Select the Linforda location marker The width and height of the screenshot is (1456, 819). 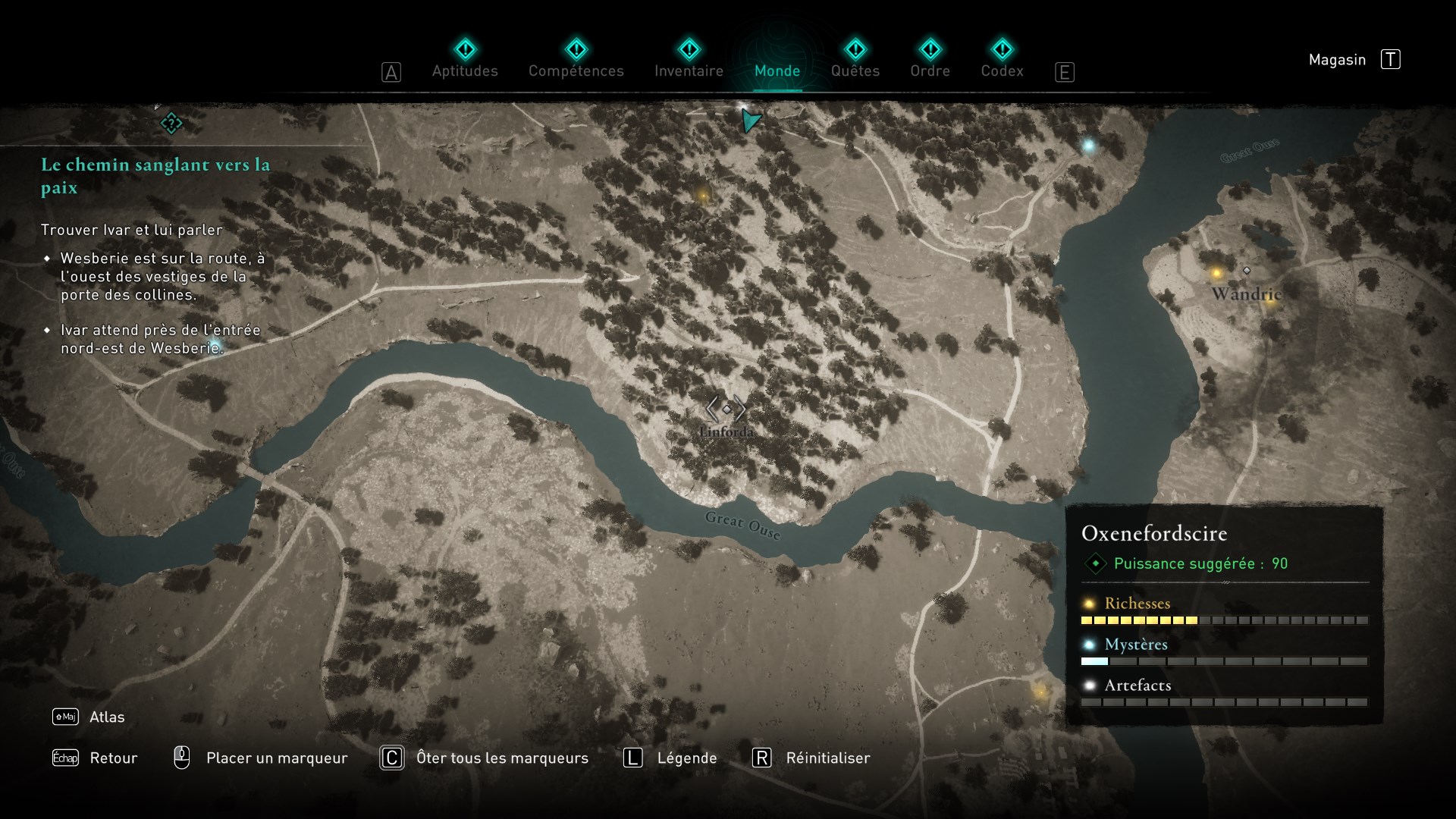tap(726, 409)
